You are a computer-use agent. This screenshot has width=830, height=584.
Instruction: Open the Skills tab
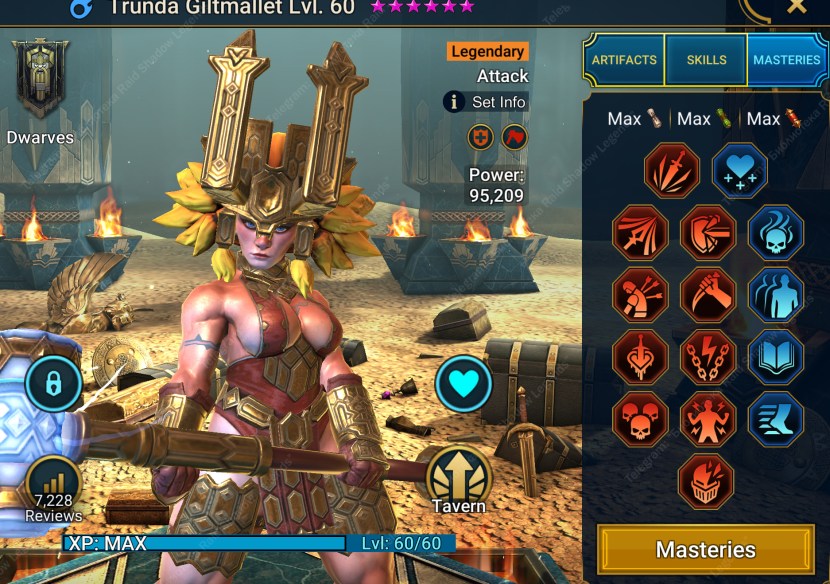pos(706,60)
